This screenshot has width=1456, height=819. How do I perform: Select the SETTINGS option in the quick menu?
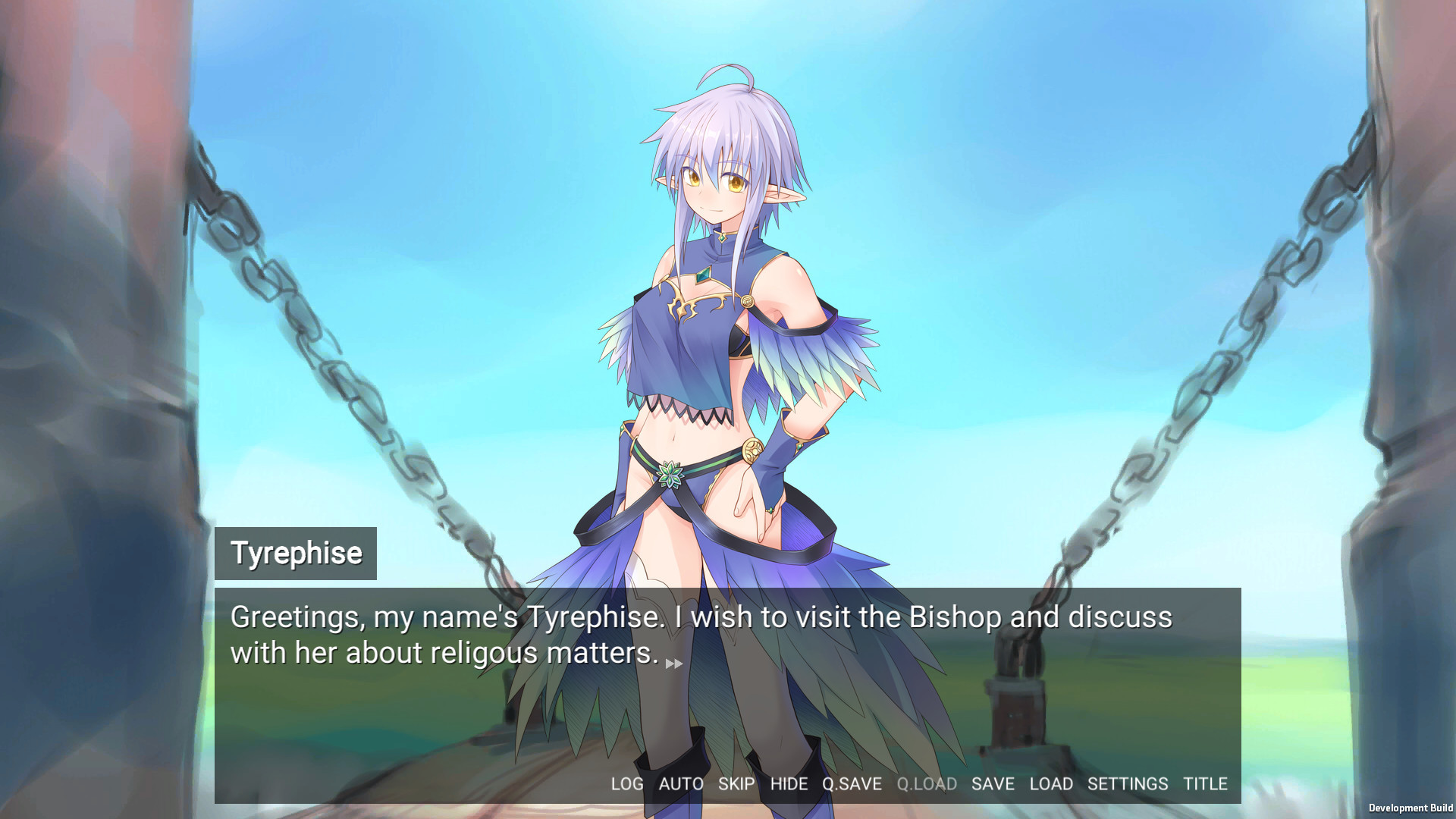pyautogui.click(x=1129, y=784)
